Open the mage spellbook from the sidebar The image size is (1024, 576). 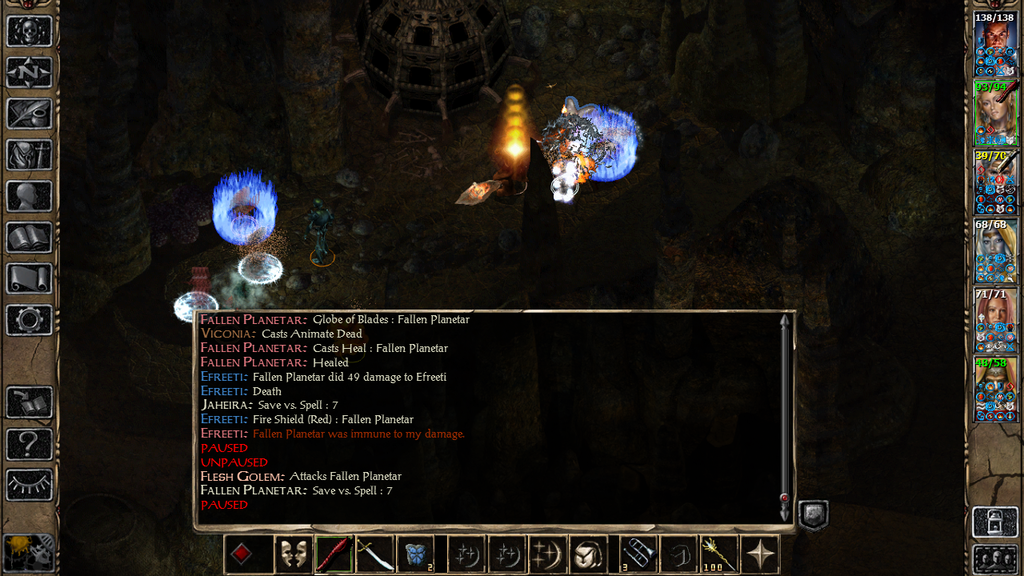(x=29, y=237)
